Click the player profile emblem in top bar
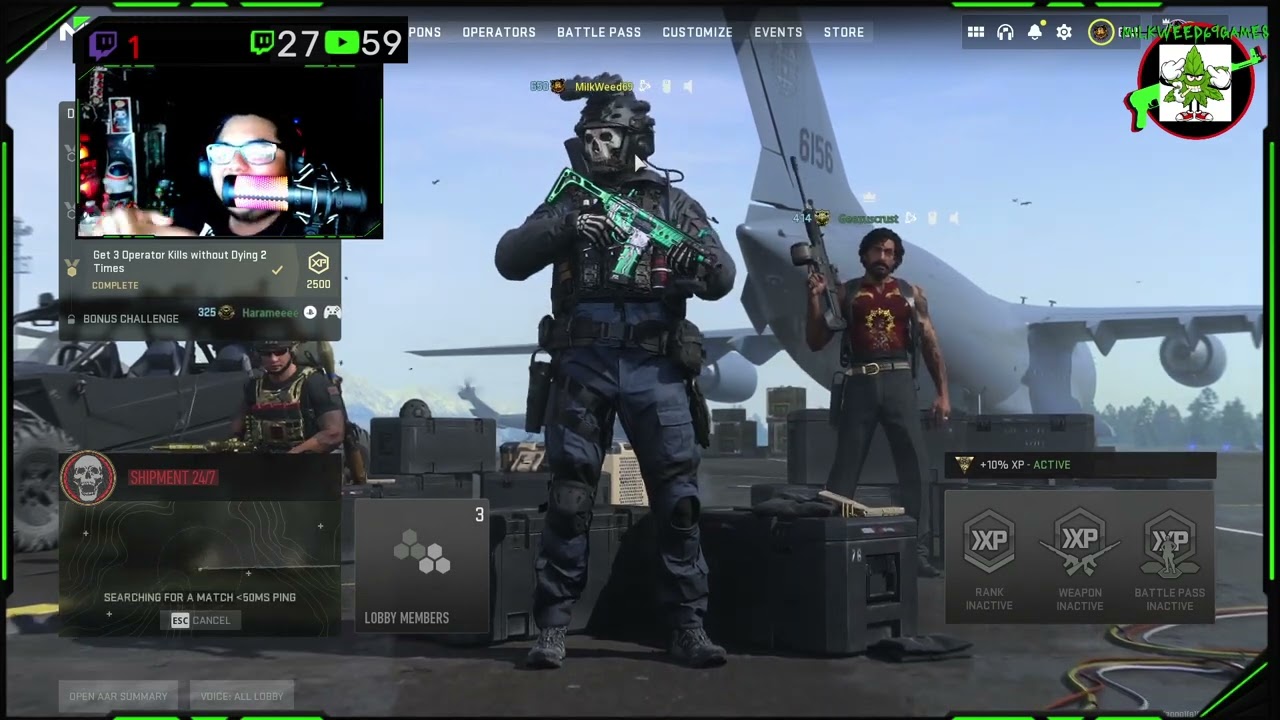Image resolution: width=1280 pixels, height=720 pixels. [1101, 32]
